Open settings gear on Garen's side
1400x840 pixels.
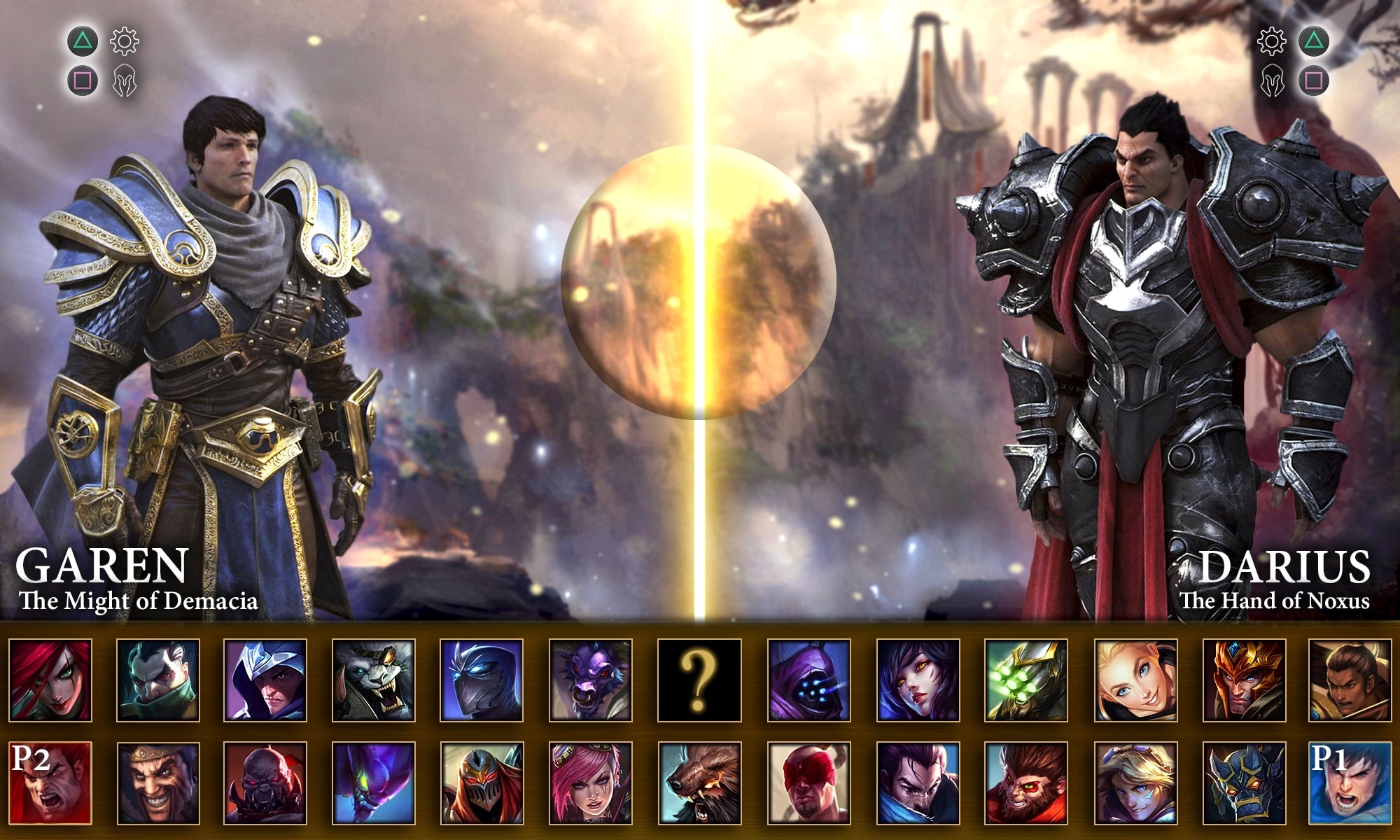[125, 42]
